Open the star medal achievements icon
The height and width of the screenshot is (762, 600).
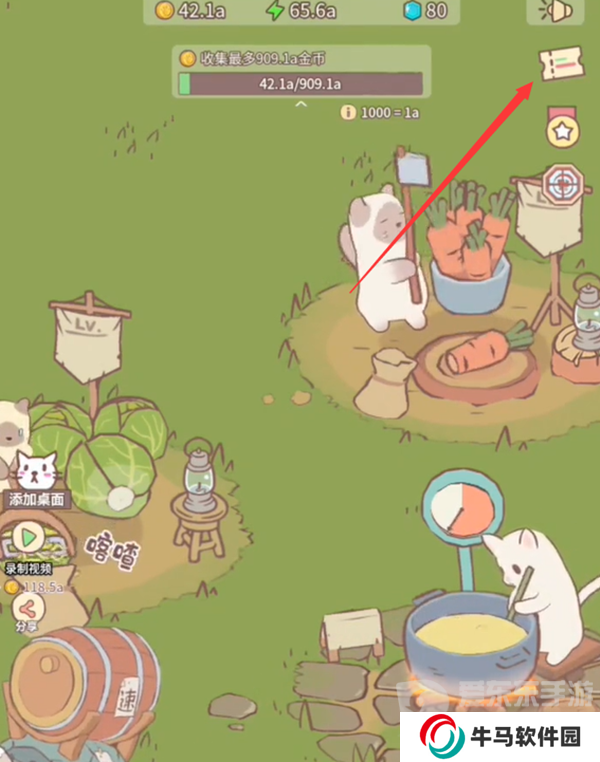tap(561, 129)
